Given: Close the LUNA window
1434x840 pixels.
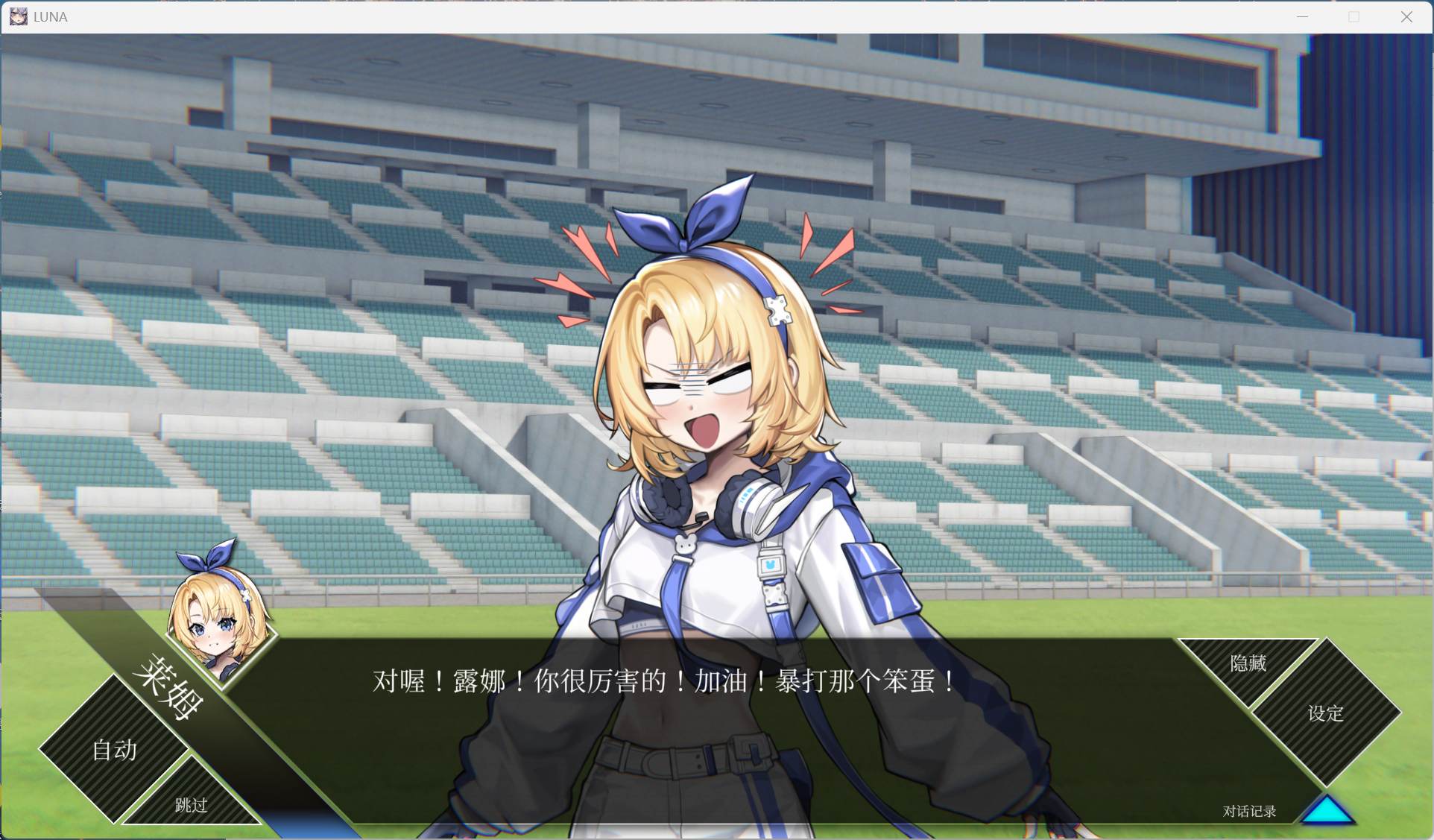Looking at the screenshot, I should (x=1407, y=16).
